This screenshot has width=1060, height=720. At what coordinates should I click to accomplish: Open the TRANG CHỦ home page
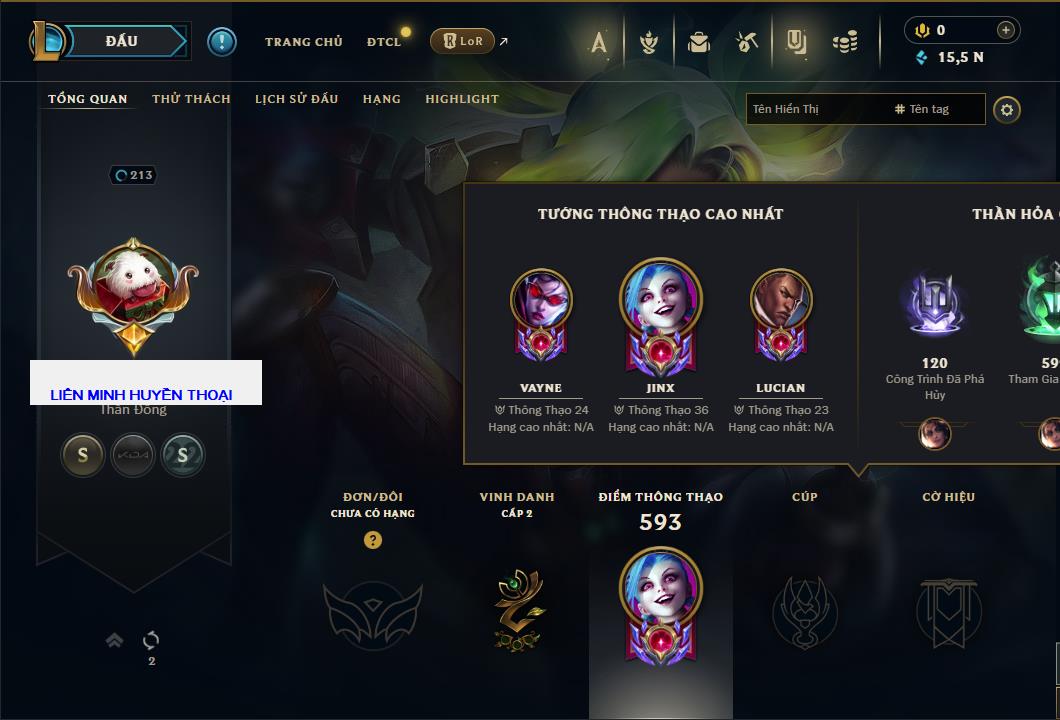[x=303, y=42]
